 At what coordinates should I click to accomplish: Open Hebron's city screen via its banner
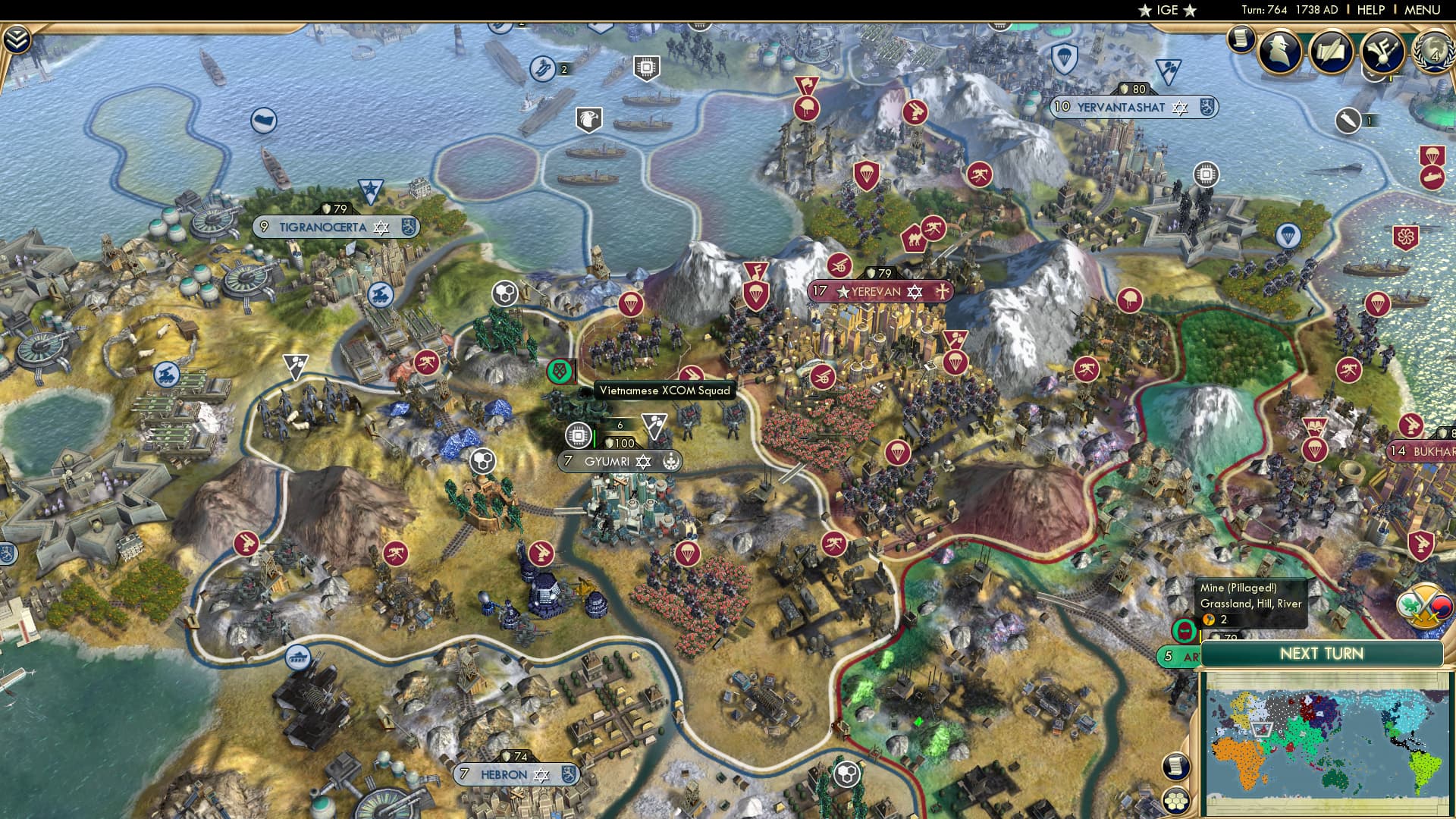[516, 775]
